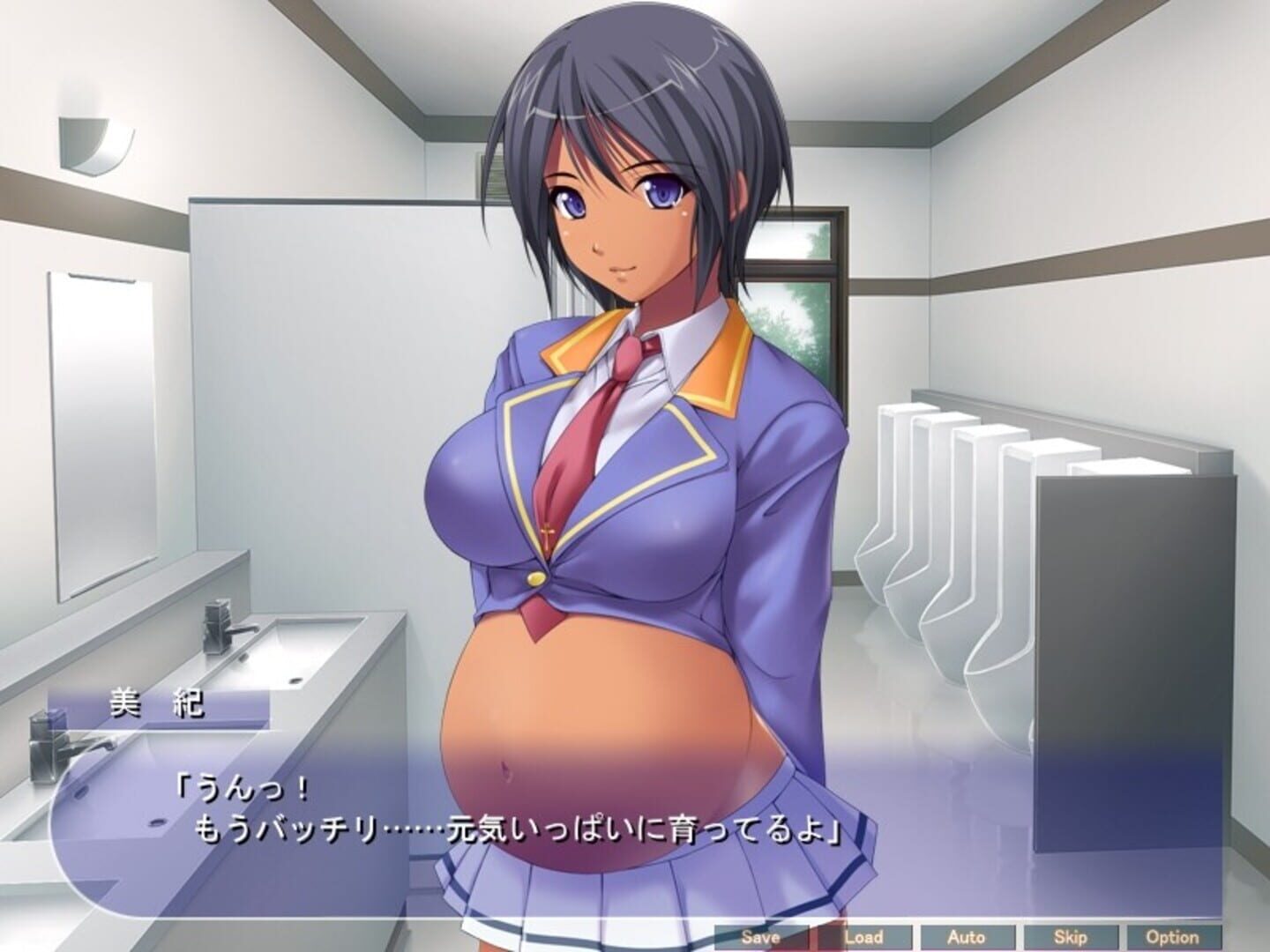This screenshot has width=1270, height=952.
Task: Enable Skip mode to fast-forward dialogue
Action: point(1069,937)
